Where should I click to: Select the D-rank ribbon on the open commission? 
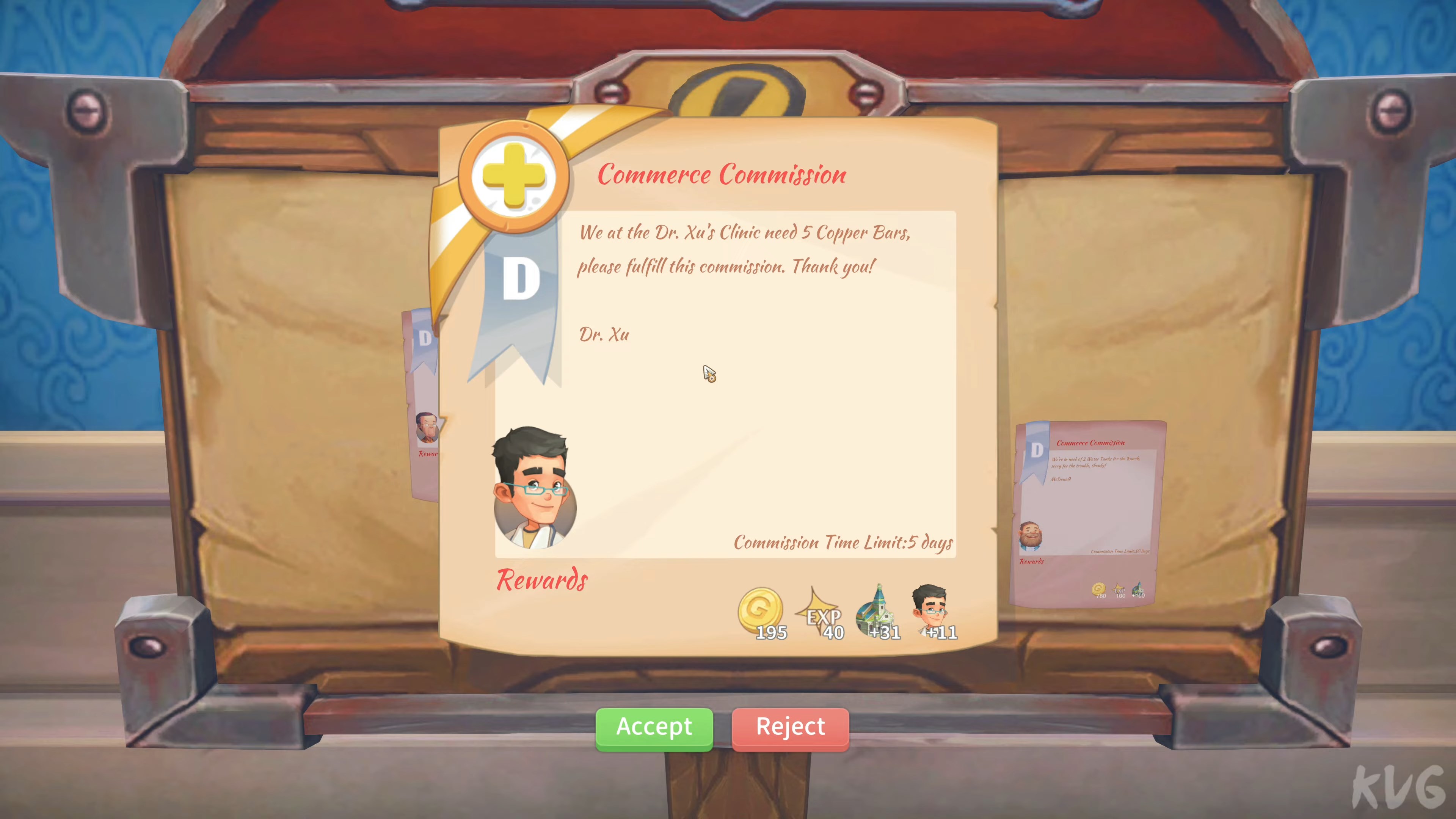(x=520, y=277)
